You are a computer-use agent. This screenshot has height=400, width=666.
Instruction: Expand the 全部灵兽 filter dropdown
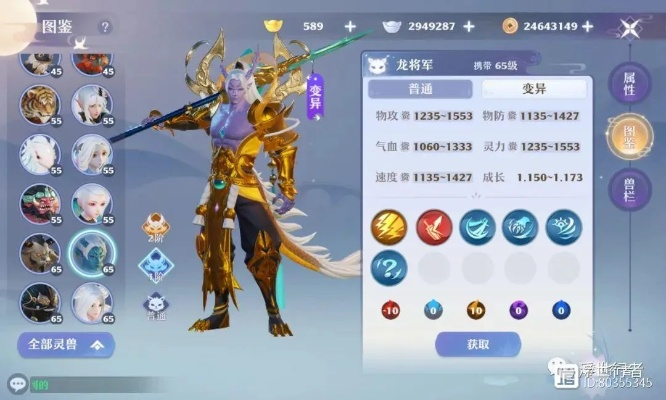point(65,346)
